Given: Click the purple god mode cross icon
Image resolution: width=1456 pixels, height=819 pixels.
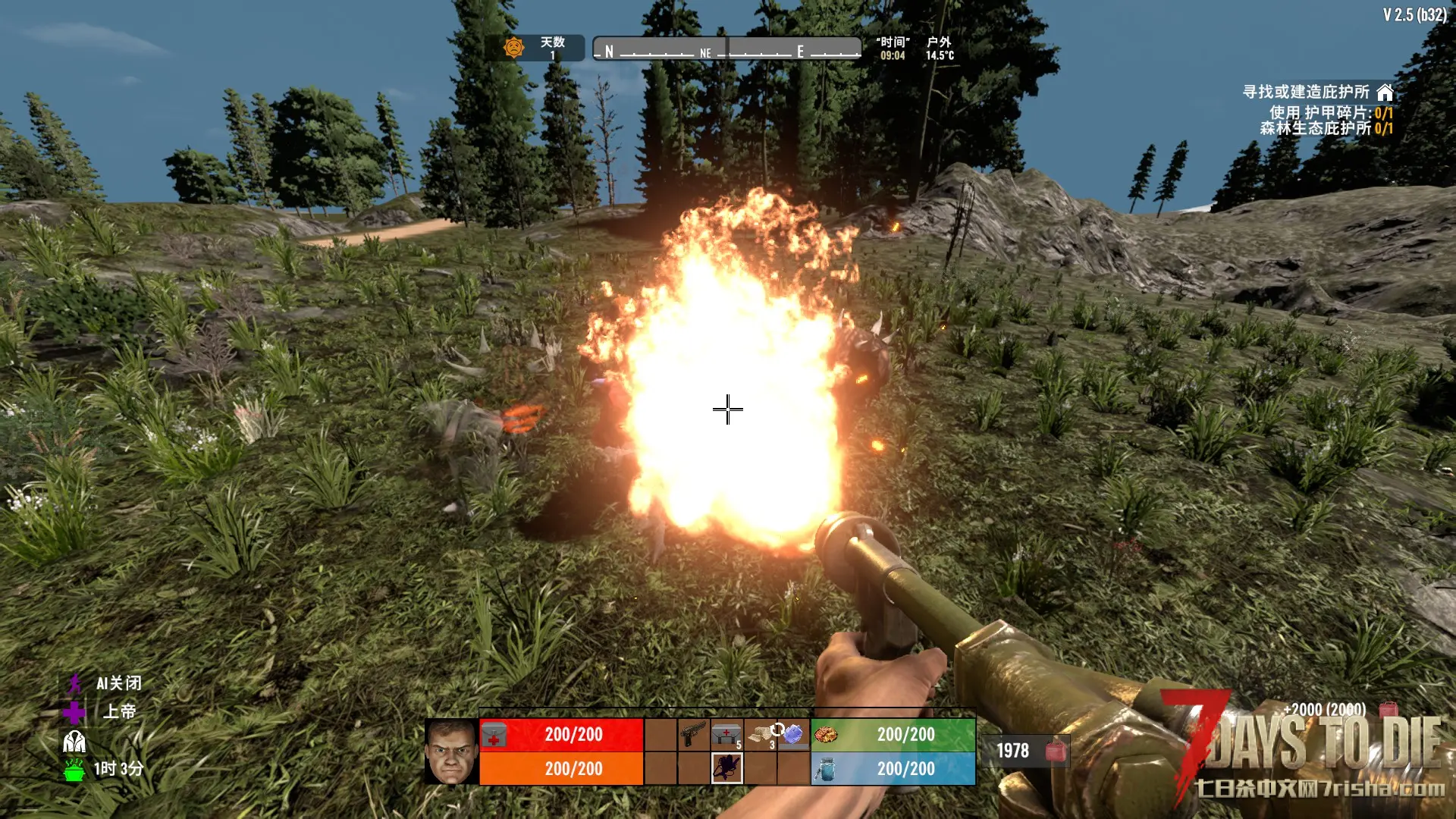Looking at the screenshot, I should pos(74,712).
